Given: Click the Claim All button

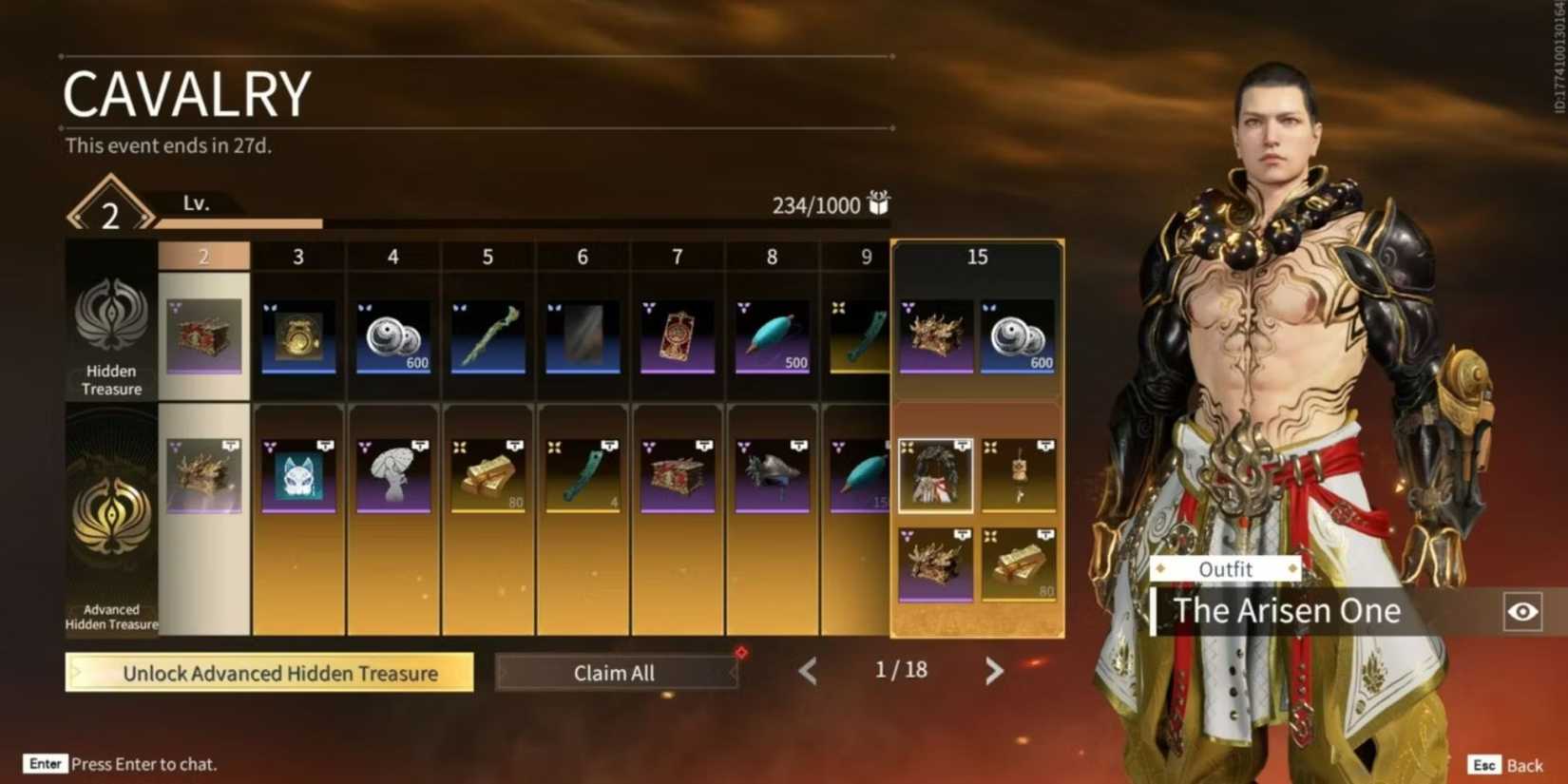Looking at the screenshot, I should 614,672.
